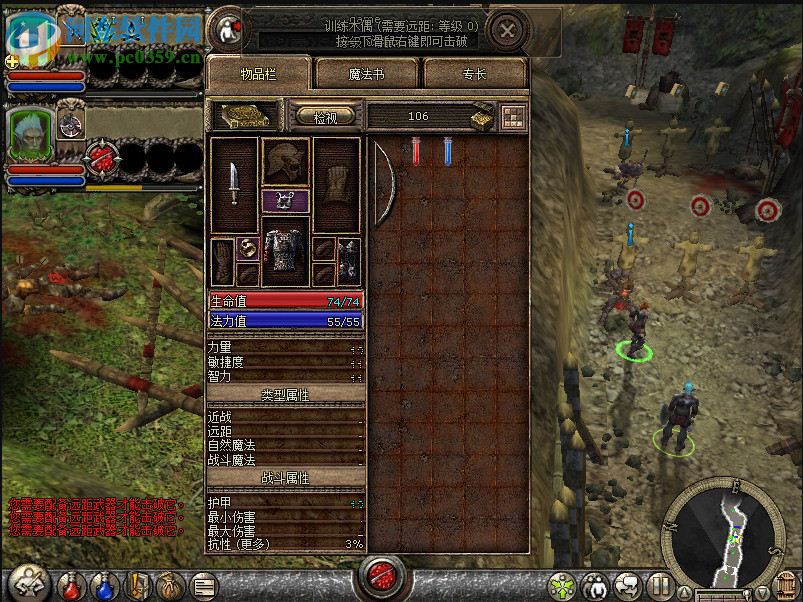
Task: Select the 物品栏 inventory tab
Action: 259,75
